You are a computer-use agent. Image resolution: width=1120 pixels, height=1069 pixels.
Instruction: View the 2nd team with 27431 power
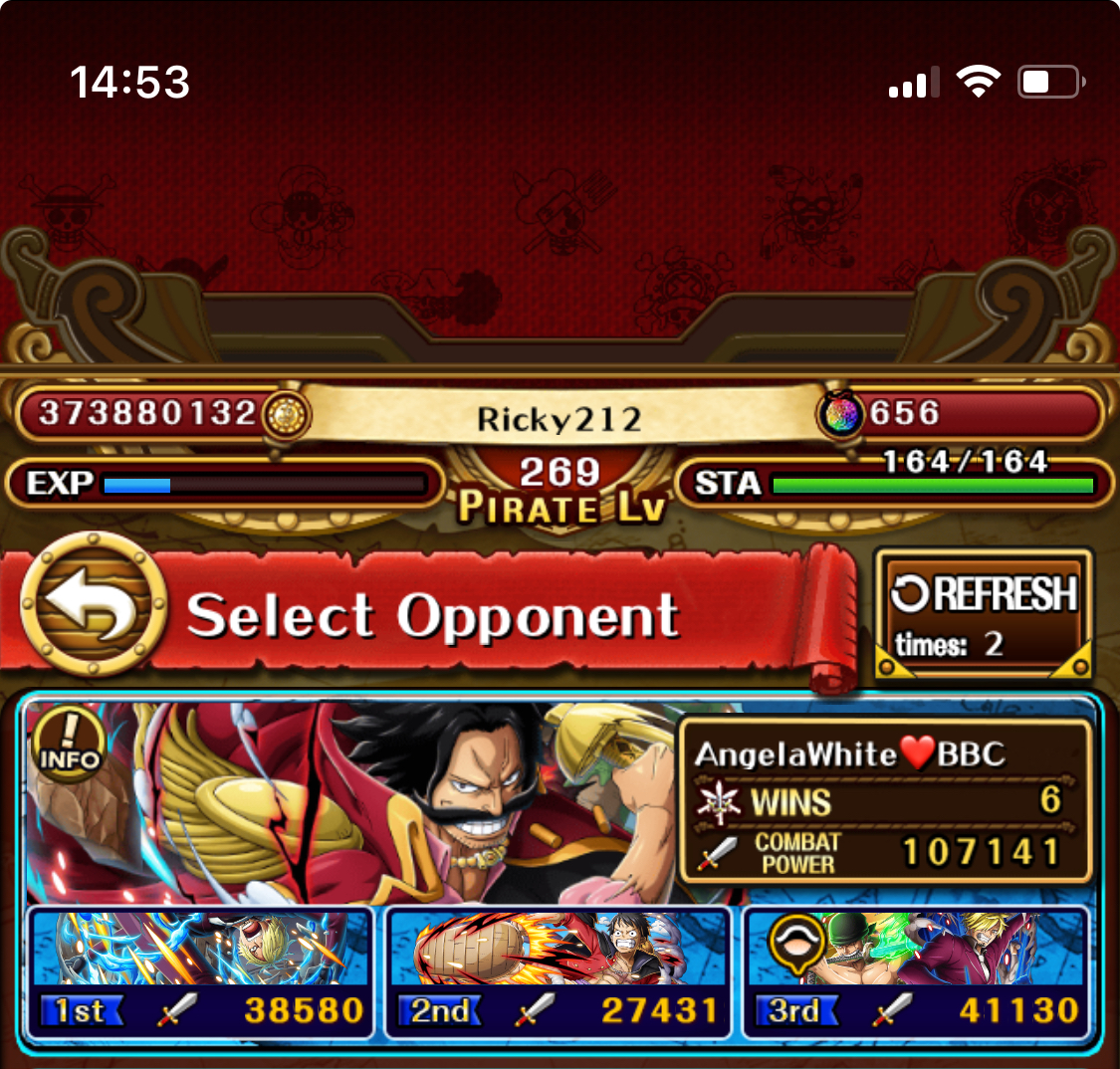(559, 971)
